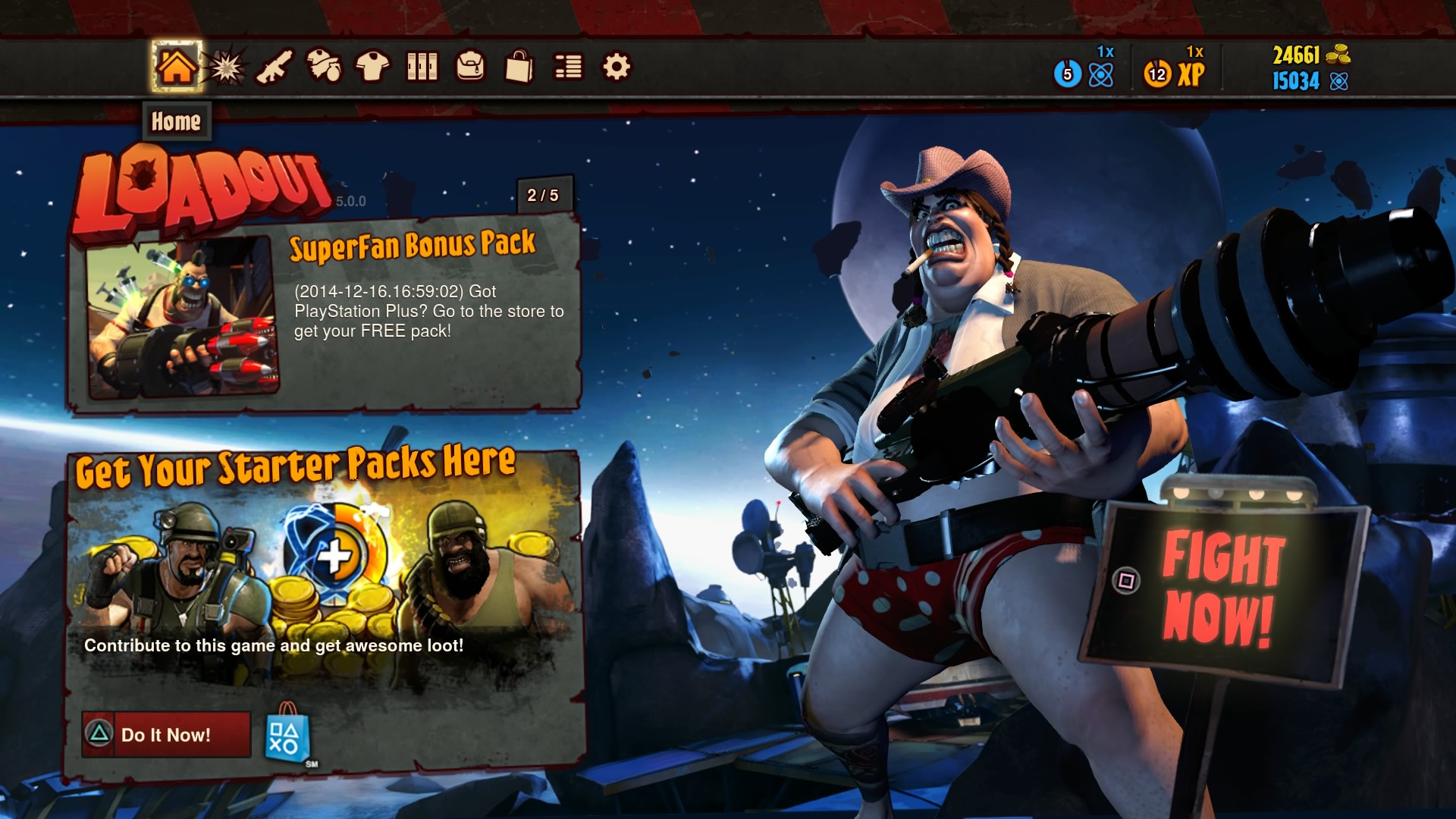Click the blue 5 spins counter

click(x=1068, y=73)
